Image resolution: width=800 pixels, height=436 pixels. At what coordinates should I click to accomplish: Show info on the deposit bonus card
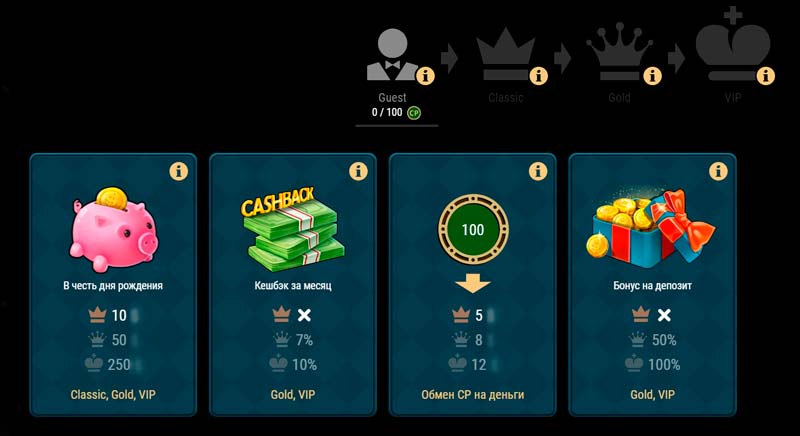click(x=719, y=172)
